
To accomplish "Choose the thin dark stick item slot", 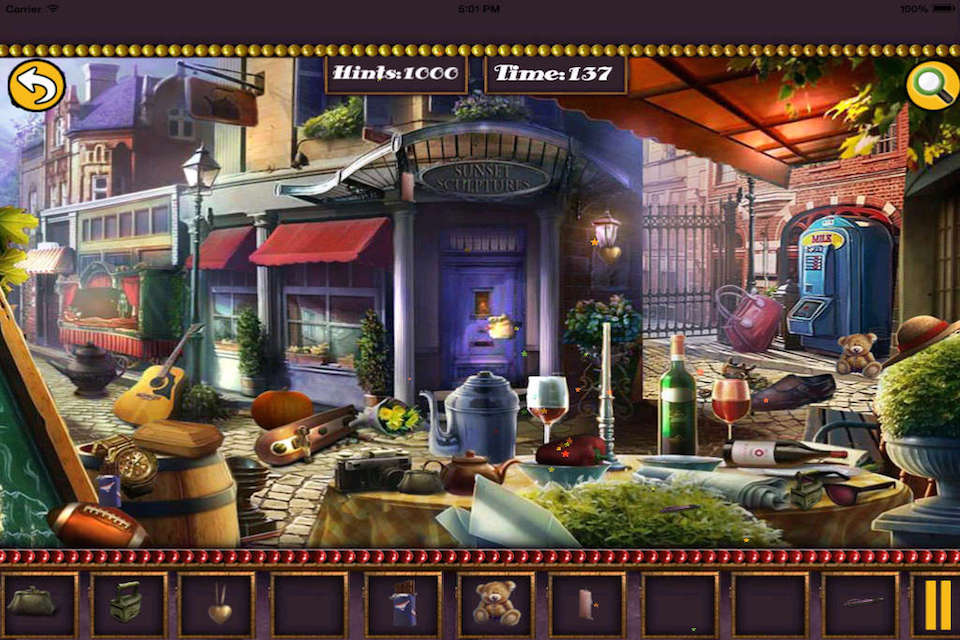I will click(862, 603).
